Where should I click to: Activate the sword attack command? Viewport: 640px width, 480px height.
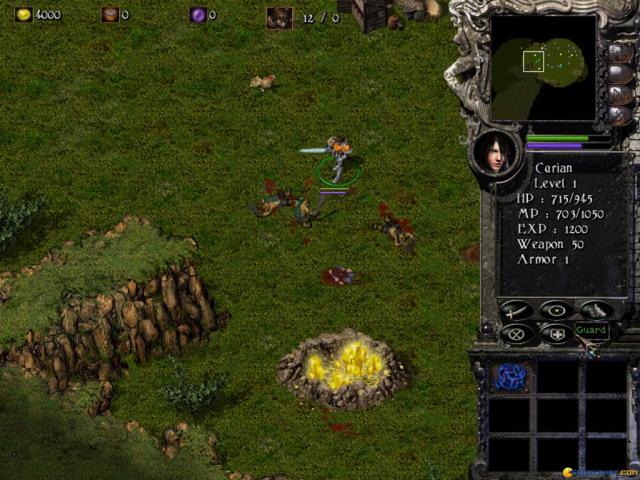[516, 310]
